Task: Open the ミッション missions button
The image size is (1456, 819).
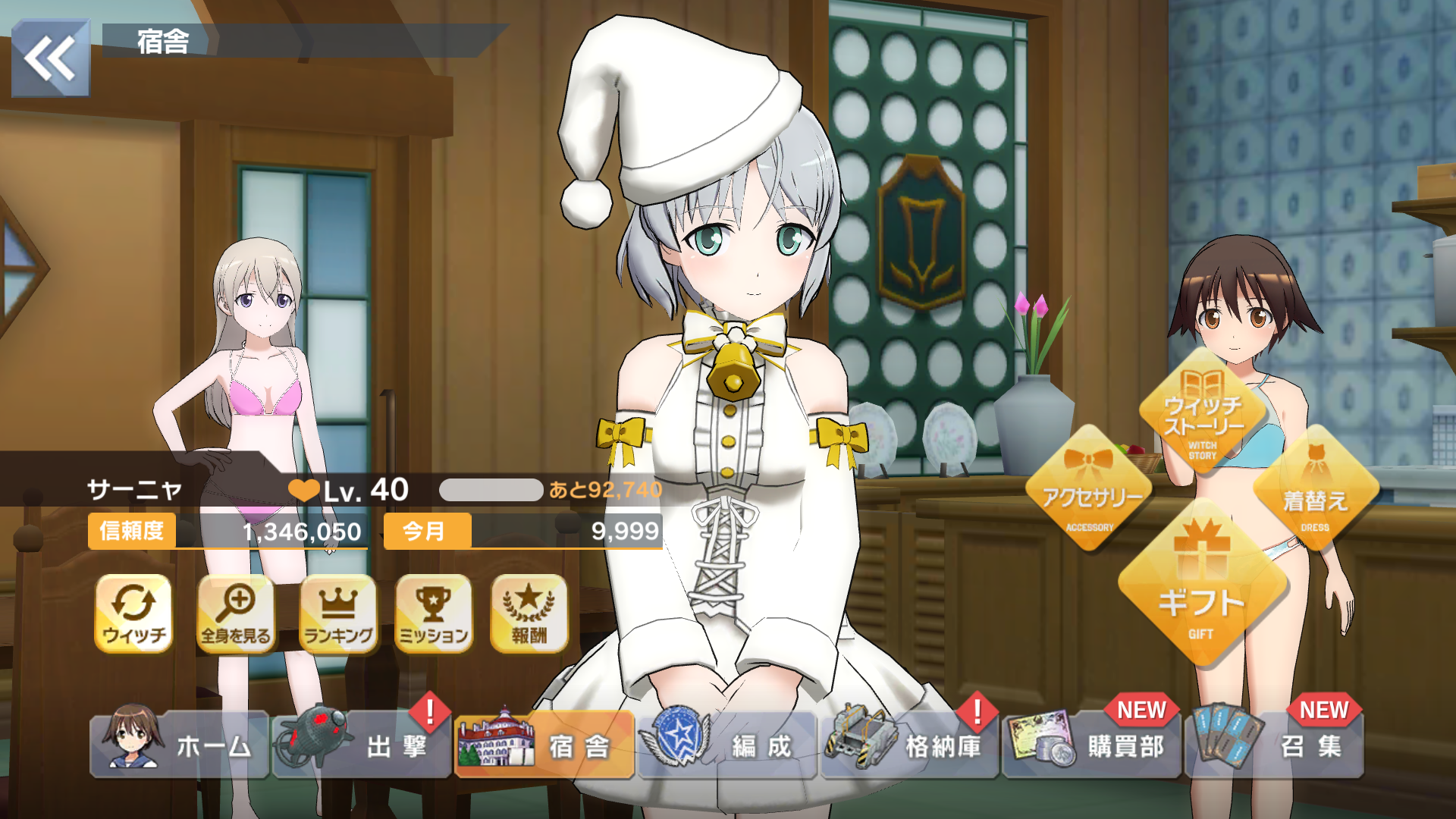Action: [x=434, y=613]
